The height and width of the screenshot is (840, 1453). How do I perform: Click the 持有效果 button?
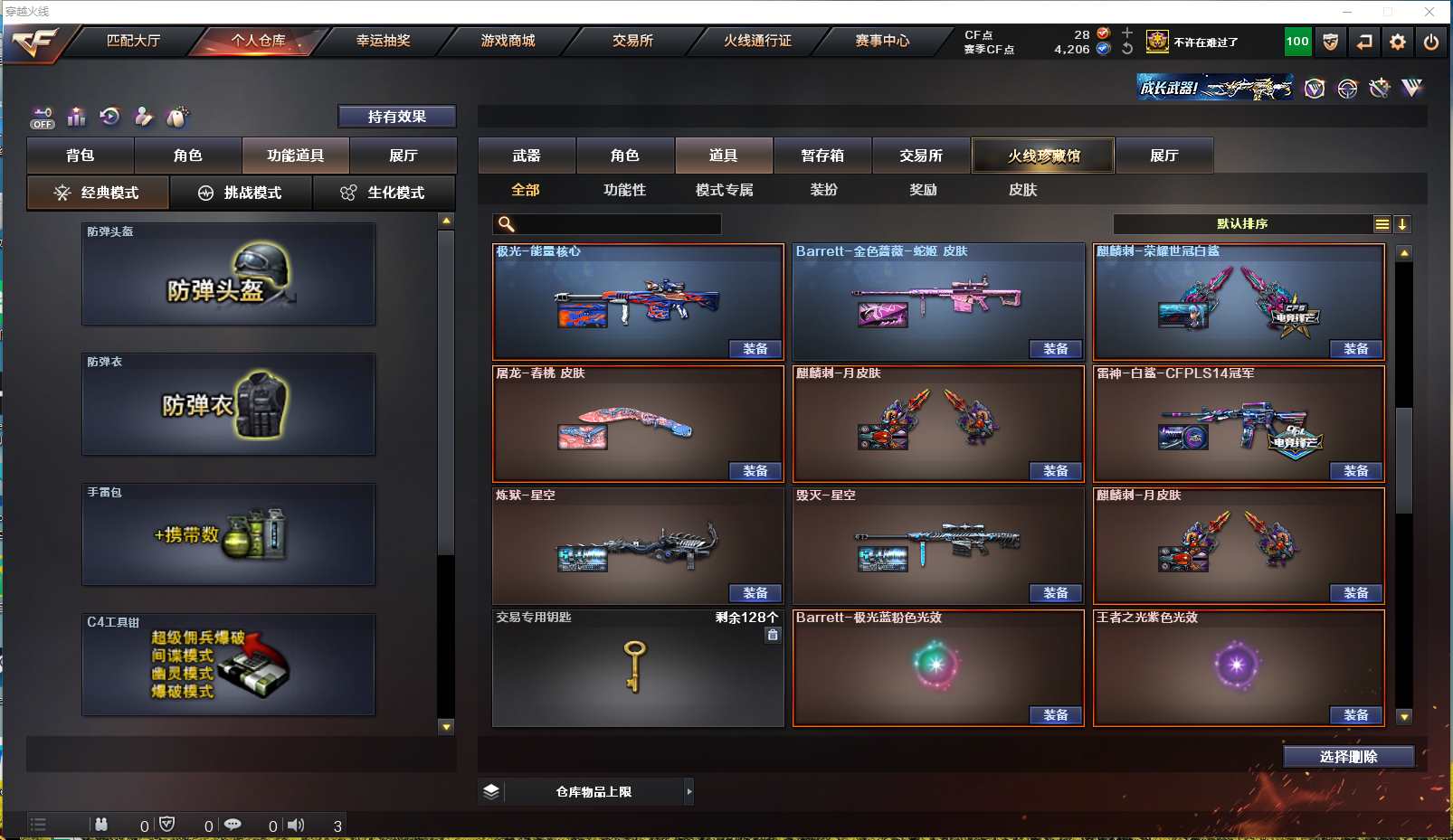coord(396,117)
